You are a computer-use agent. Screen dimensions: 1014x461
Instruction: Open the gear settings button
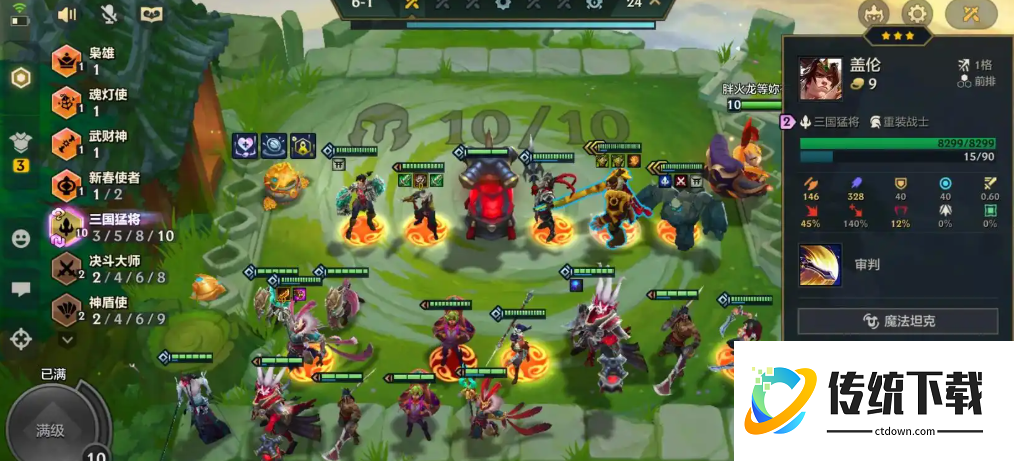917,14
